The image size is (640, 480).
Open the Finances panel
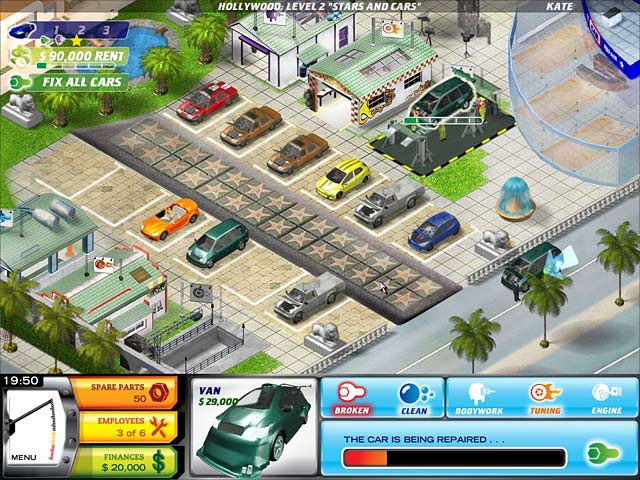(112, 460)
